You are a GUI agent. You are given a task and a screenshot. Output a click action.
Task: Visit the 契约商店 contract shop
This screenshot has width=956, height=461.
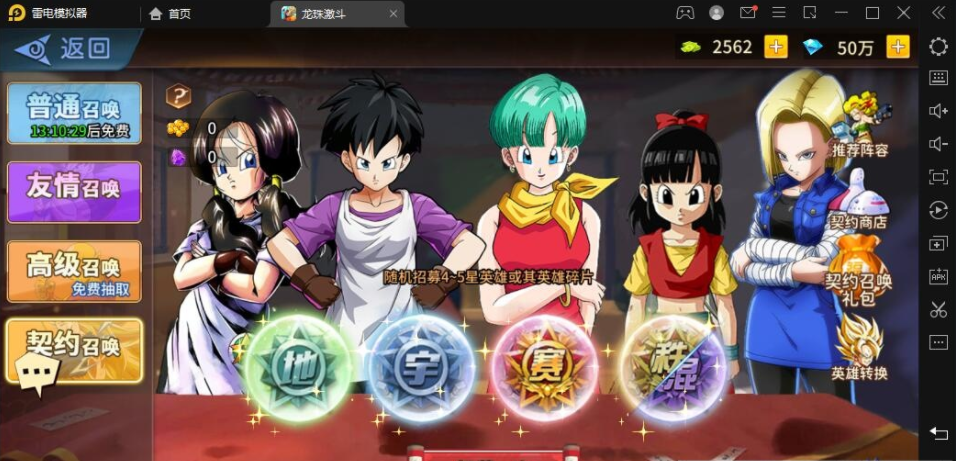pos(860,200)
